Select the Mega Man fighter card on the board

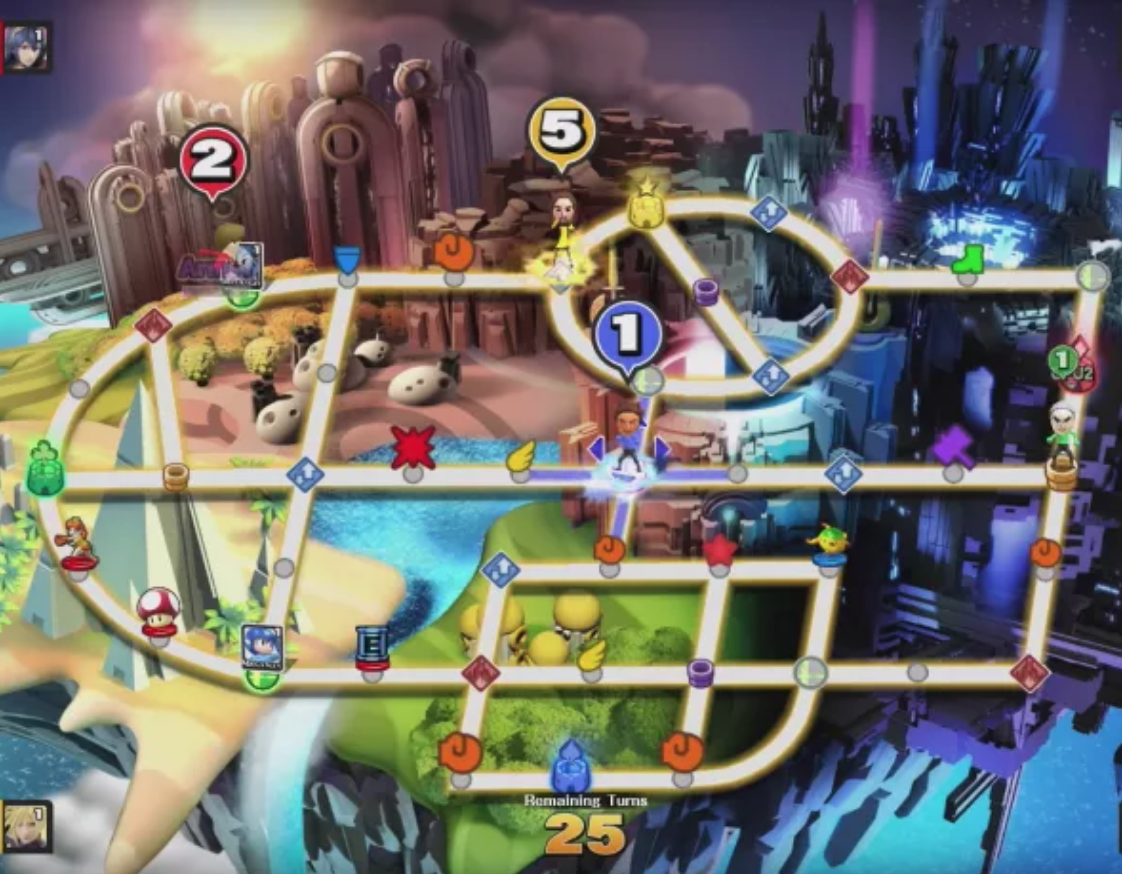click(x=261, y=647)
